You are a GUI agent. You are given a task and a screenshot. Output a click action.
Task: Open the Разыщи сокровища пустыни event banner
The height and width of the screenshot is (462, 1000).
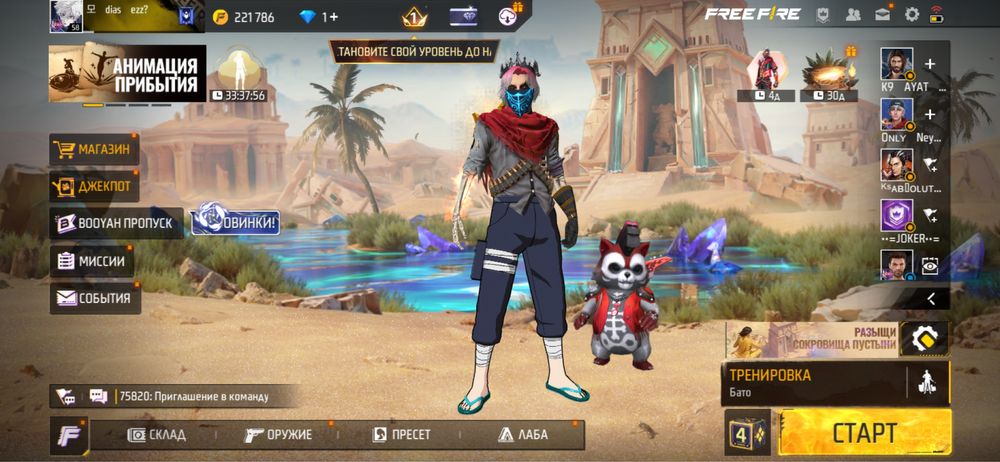point(810,338)
